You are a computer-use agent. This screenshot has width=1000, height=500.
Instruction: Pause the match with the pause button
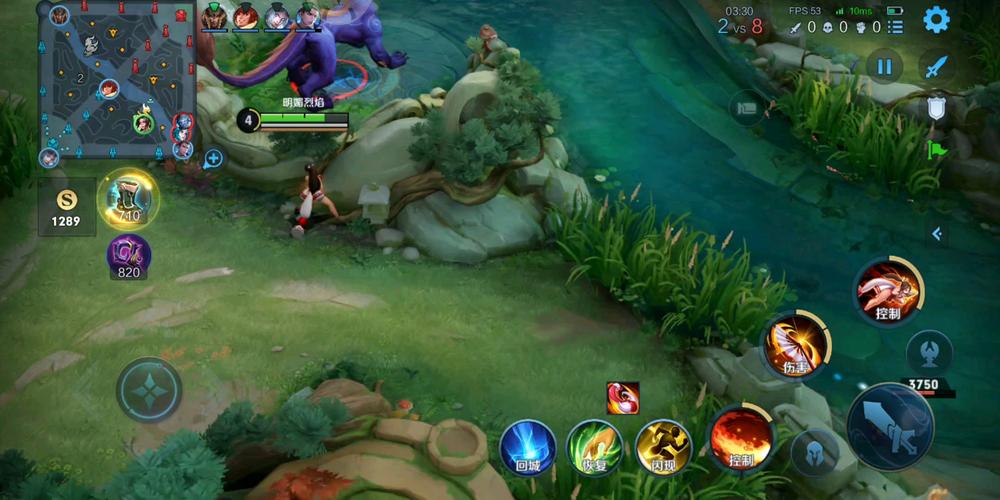coord(884,67)
